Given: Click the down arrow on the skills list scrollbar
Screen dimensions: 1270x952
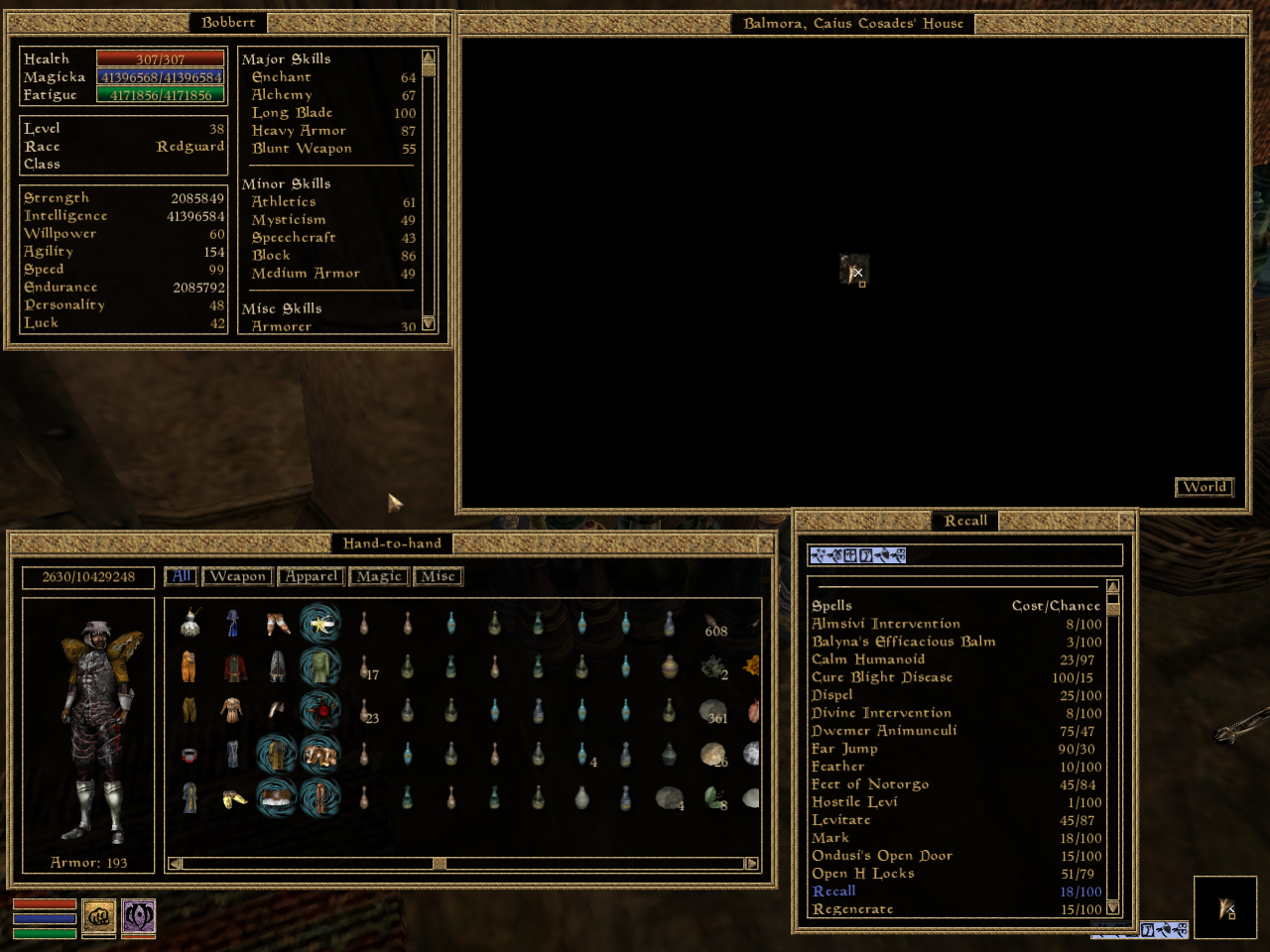Looking at the screenshot, I should click(428, 324).
